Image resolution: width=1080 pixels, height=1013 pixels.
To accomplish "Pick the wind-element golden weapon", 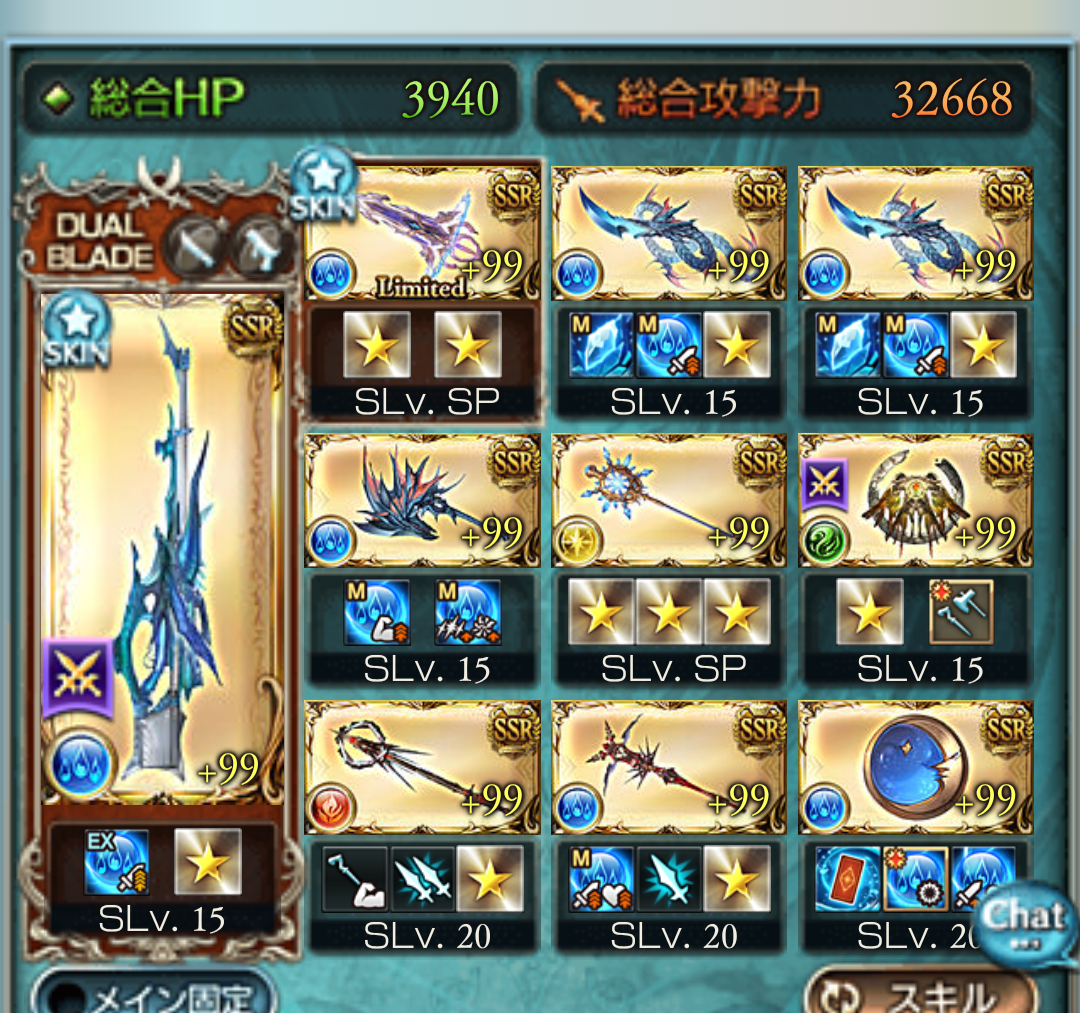I will 915,501.
